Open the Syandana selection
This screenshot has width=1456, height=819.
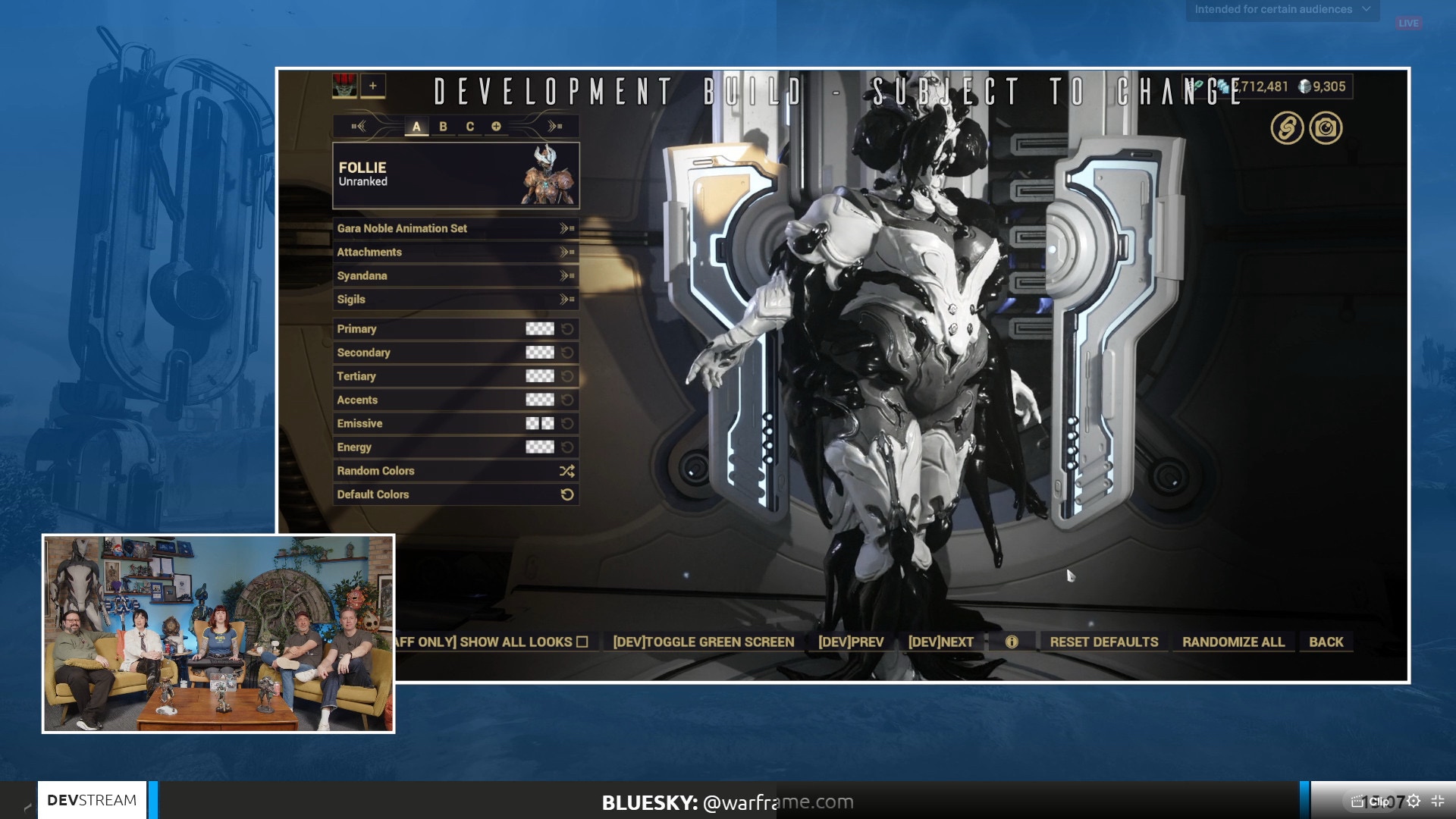(x=455, y=275)
